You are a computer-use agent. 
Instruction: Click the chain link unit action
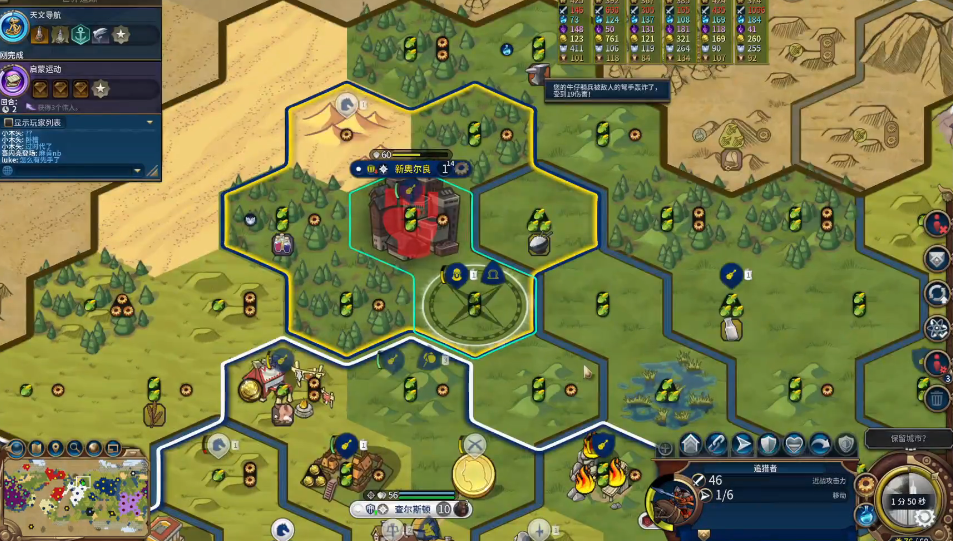coord(716,443)
